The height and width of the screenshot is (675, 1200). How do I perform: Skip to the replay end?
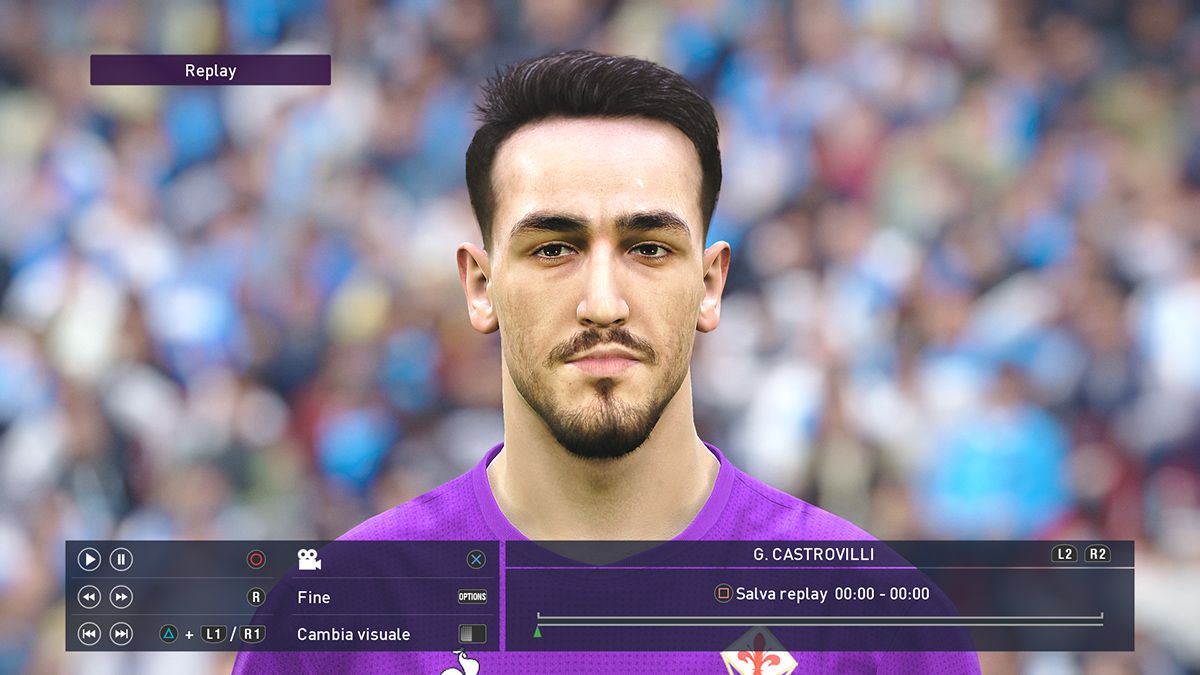(x=121, y=633)
